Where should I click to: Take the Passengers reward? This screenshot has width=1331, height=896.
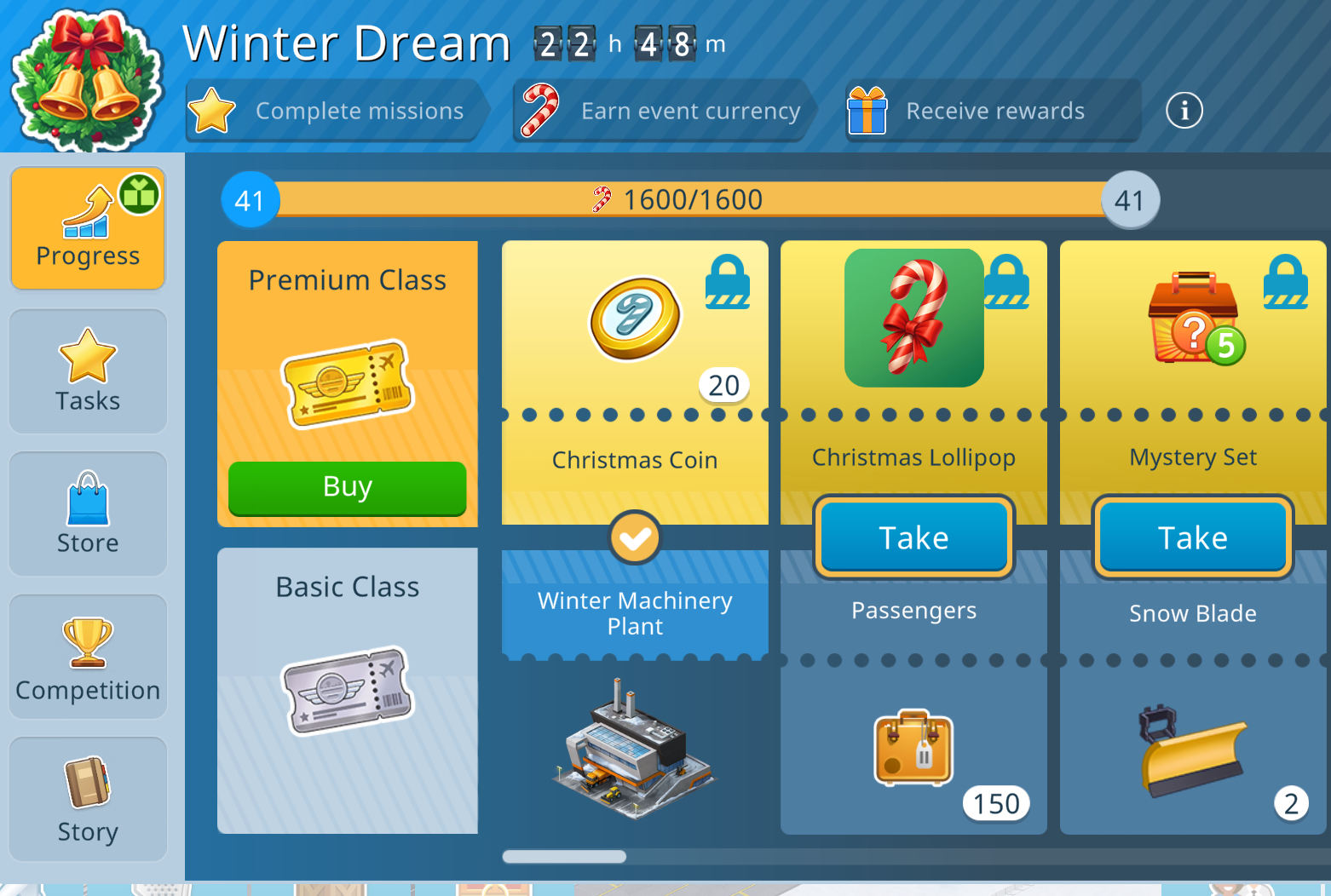click(x=913, y=537)
